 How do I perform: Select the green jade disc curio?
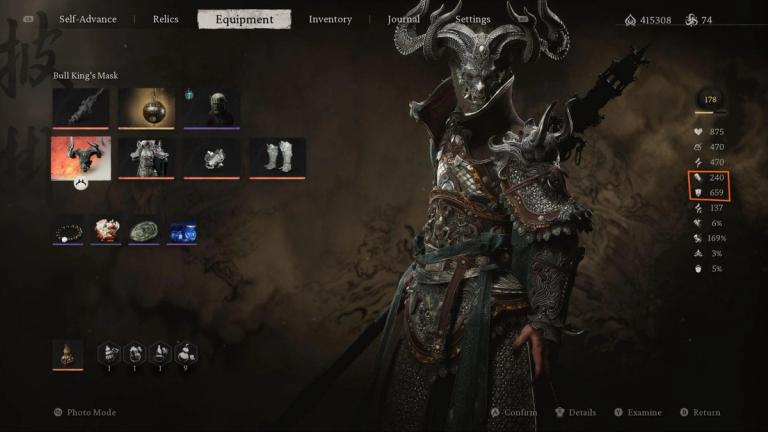click(144, 232)
